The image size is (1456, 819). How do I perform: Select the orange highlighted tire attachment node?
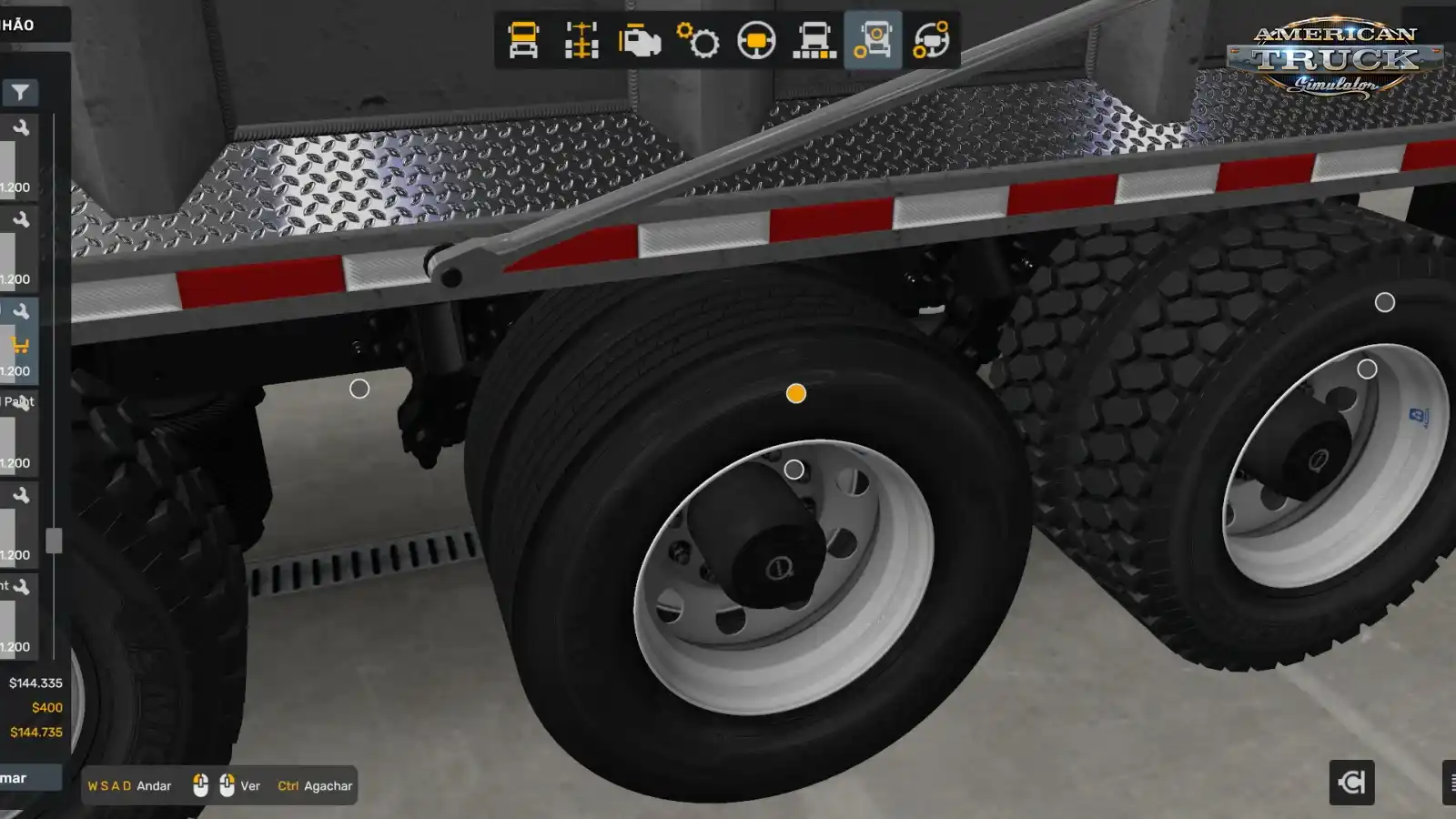796,393
